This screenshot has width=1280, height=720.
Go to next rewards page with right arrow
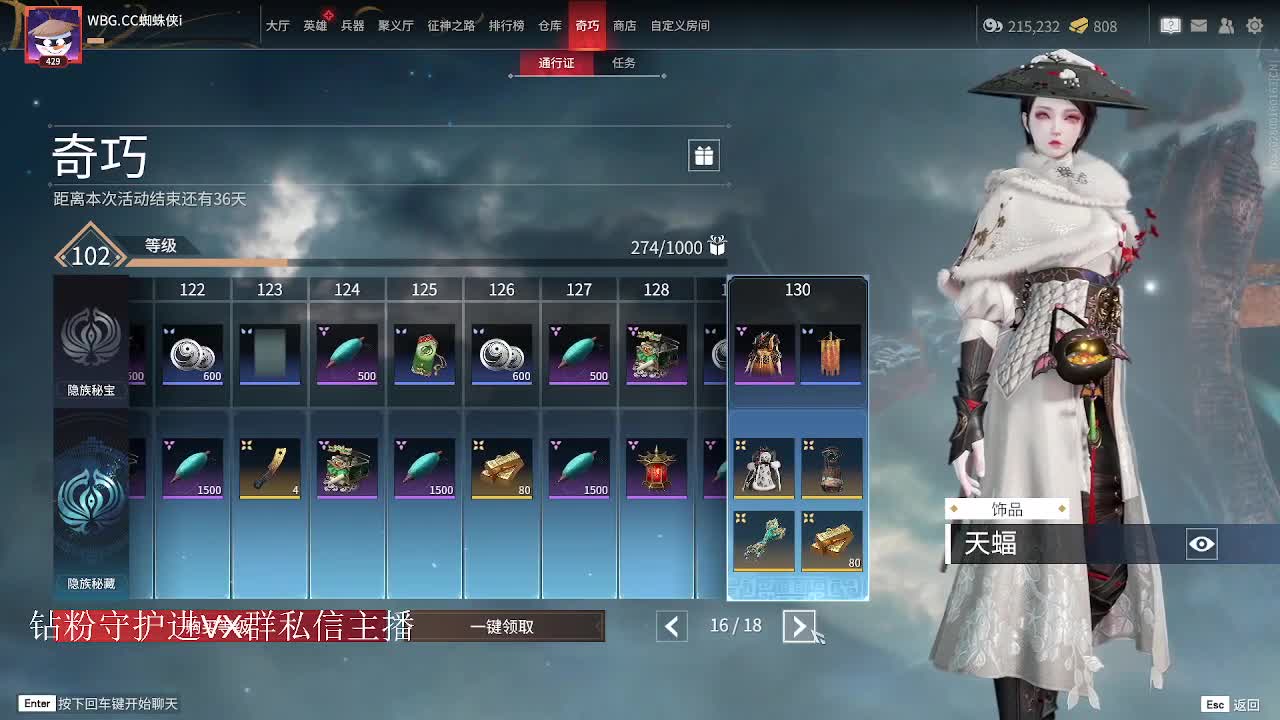tap(797, 626)
